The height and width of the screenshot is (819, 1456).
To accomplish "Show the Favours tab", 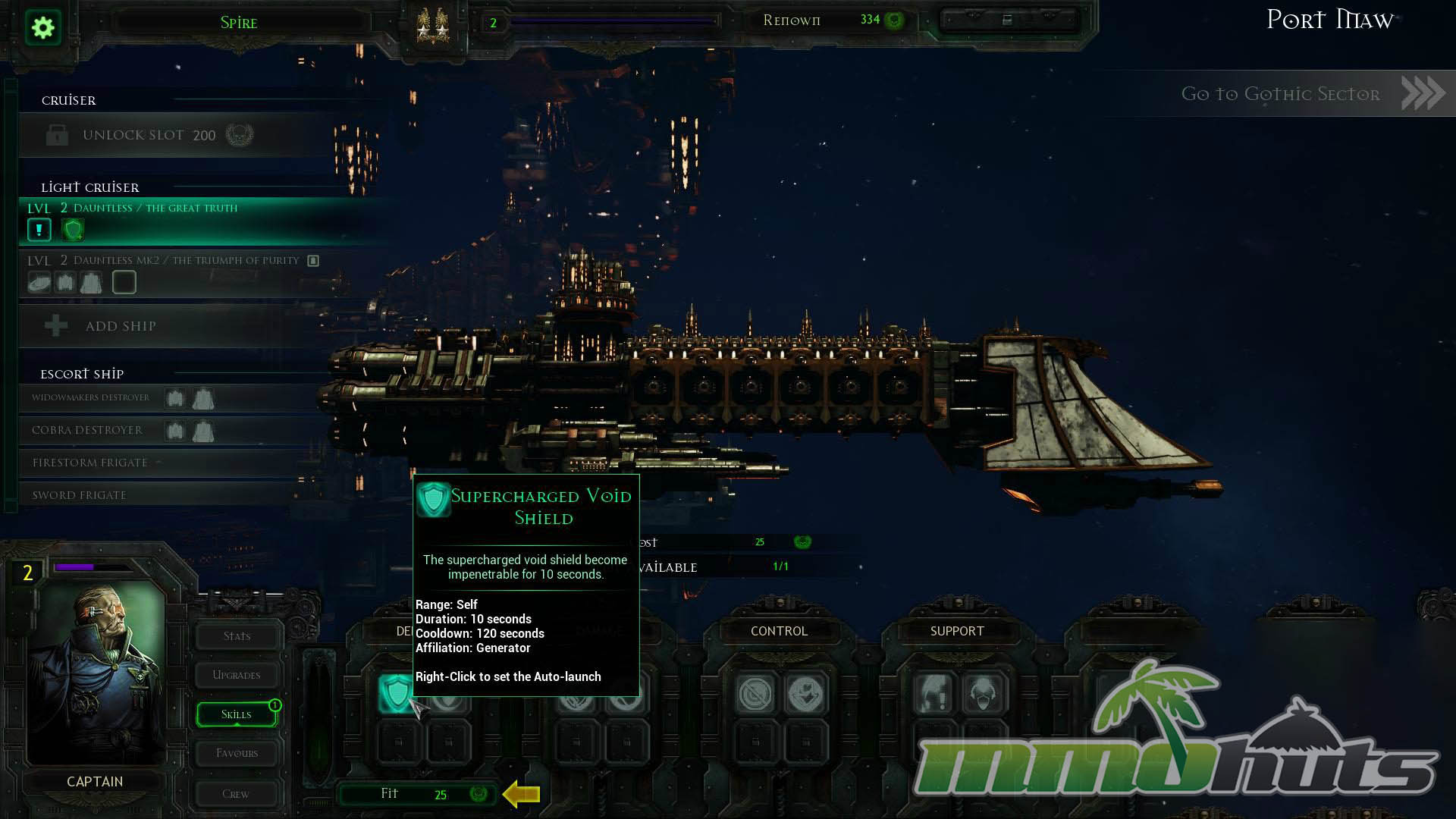I will click(x=237, y=753).
